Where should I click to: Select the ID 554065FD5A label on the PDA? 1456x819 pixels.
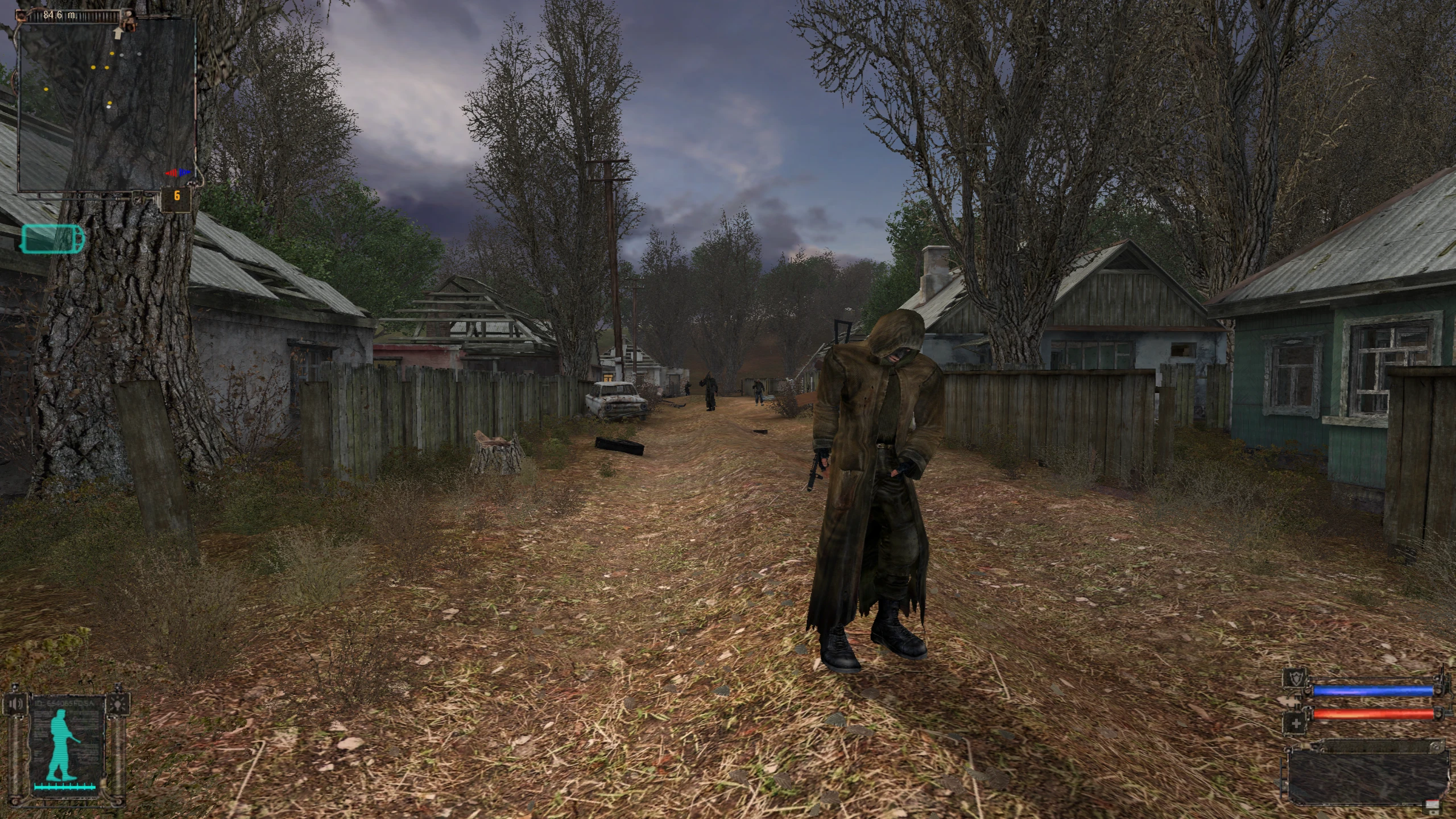coord(64,703)
